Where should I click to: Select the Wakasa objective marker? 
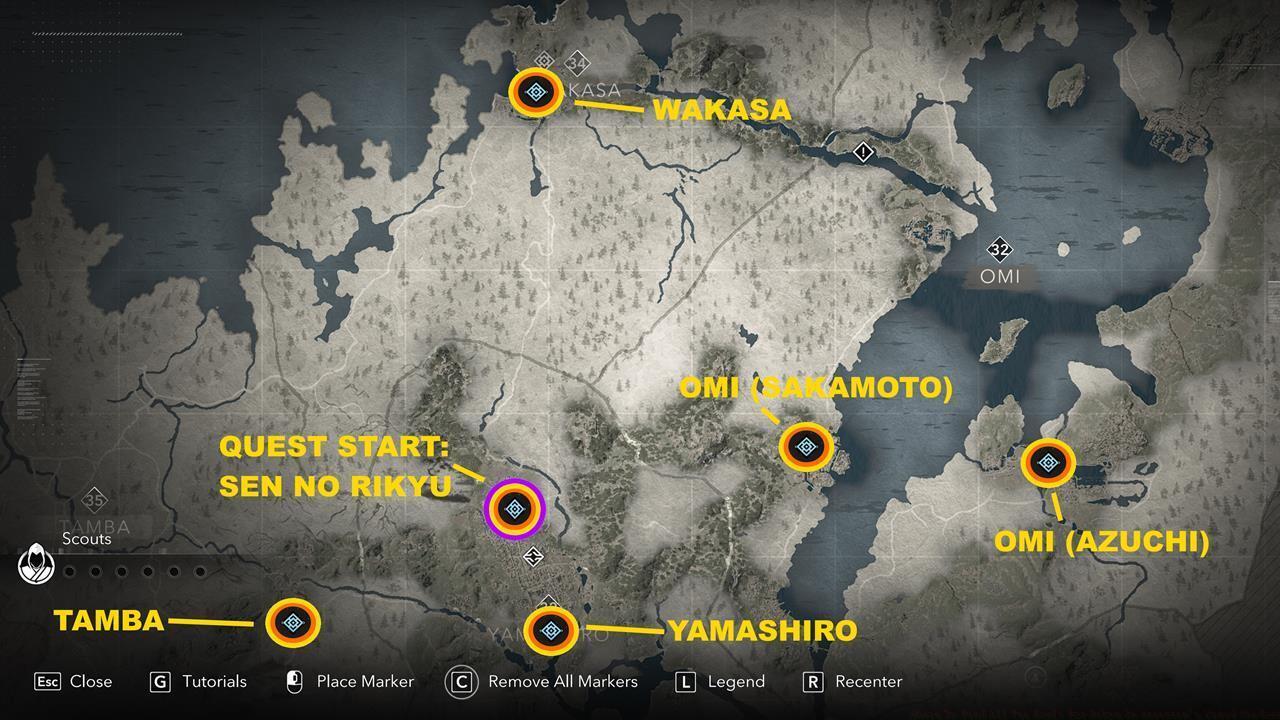coord(536,90)
